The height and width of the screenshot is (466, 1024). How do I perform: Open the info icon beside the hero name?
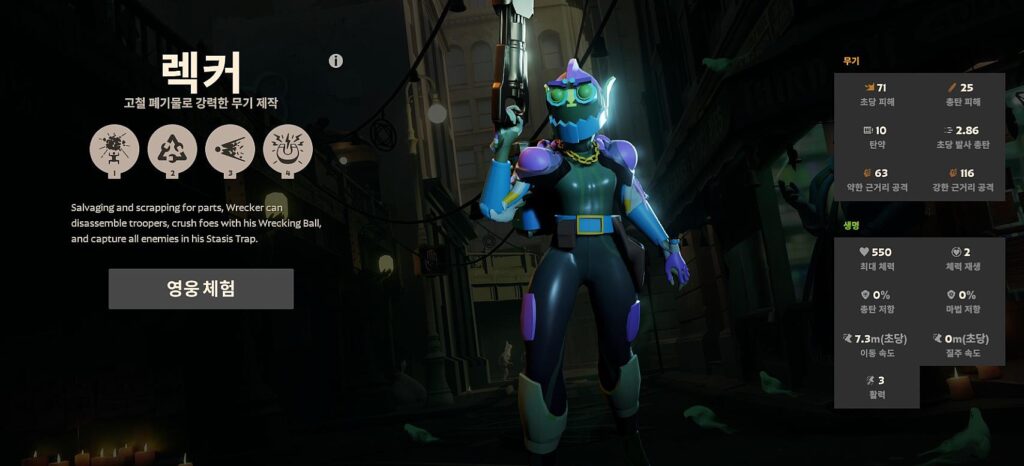[x=336, y=61]
